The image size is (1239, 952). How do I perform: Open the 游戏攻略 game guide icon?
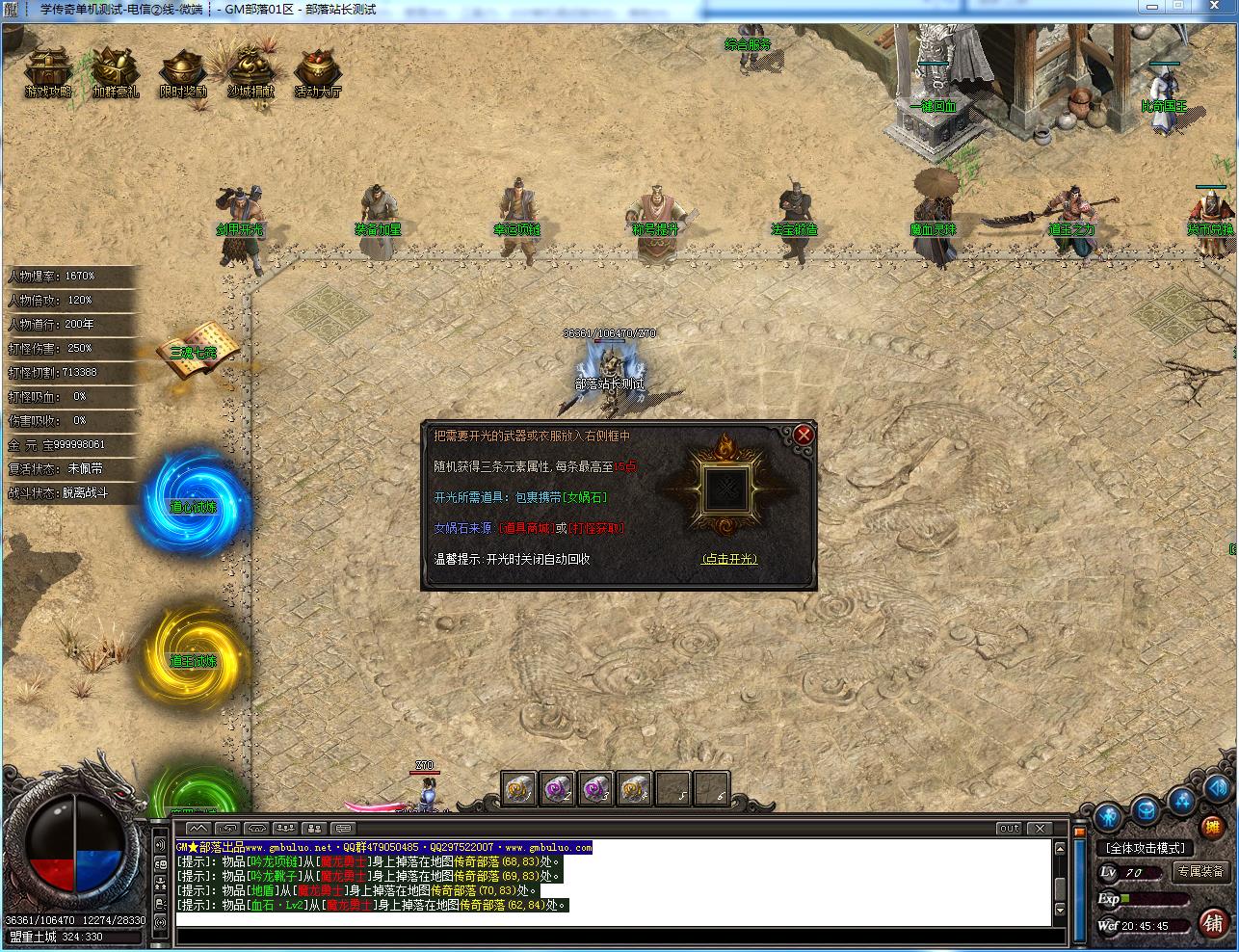pyautogui.click(x=47, y=72)
